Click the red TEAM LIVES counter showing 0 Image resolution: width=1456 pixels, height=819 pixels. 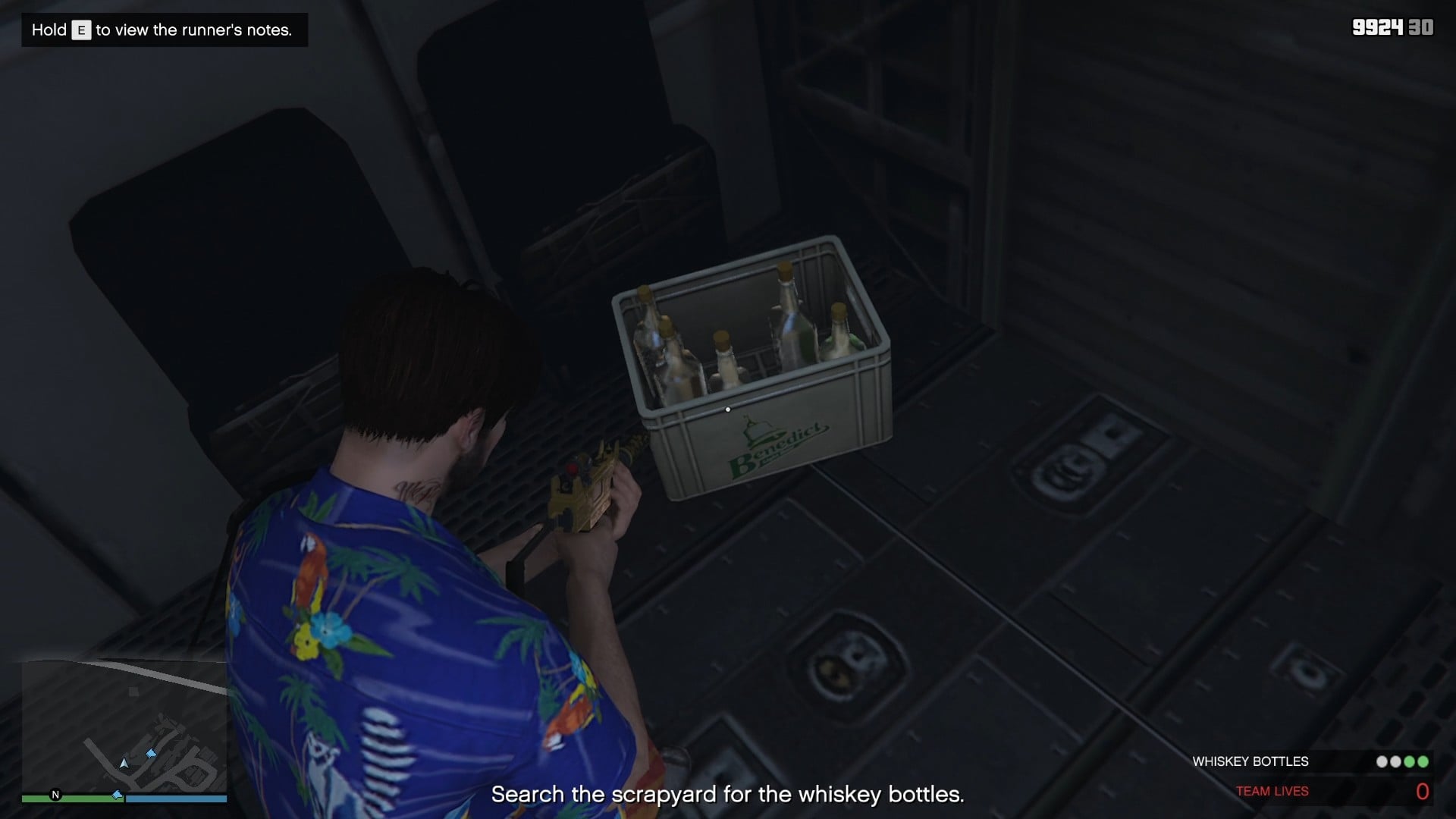[1425, 790]
